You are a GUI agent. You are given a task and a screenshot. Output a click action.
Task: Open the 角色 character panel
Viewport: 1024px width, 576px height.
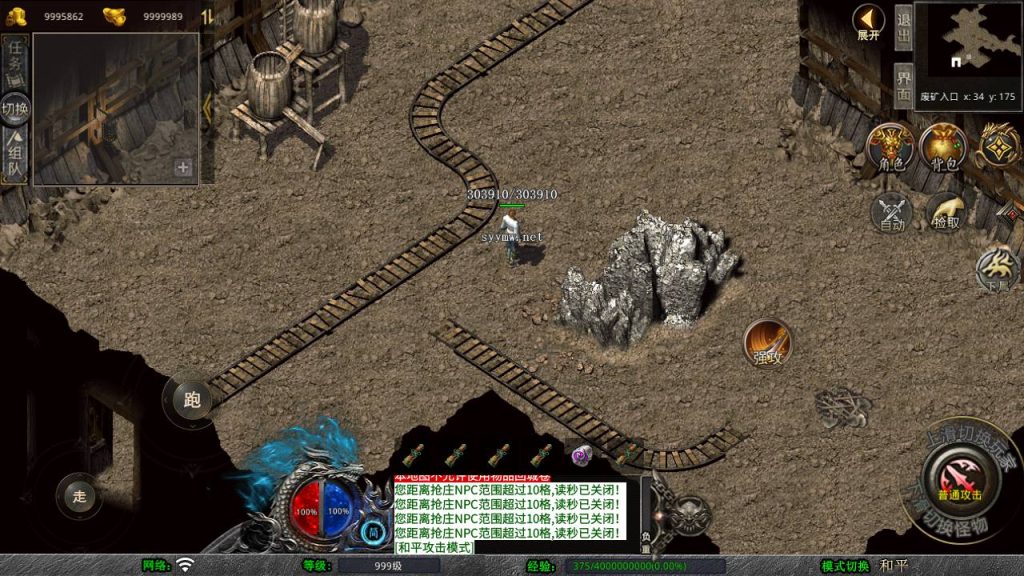coord(889,148)
